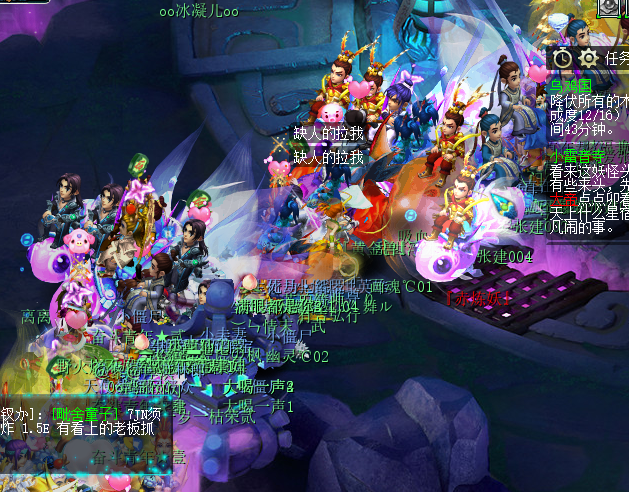Click the green 毗舍童子 link in chat

tap(86, 413)
